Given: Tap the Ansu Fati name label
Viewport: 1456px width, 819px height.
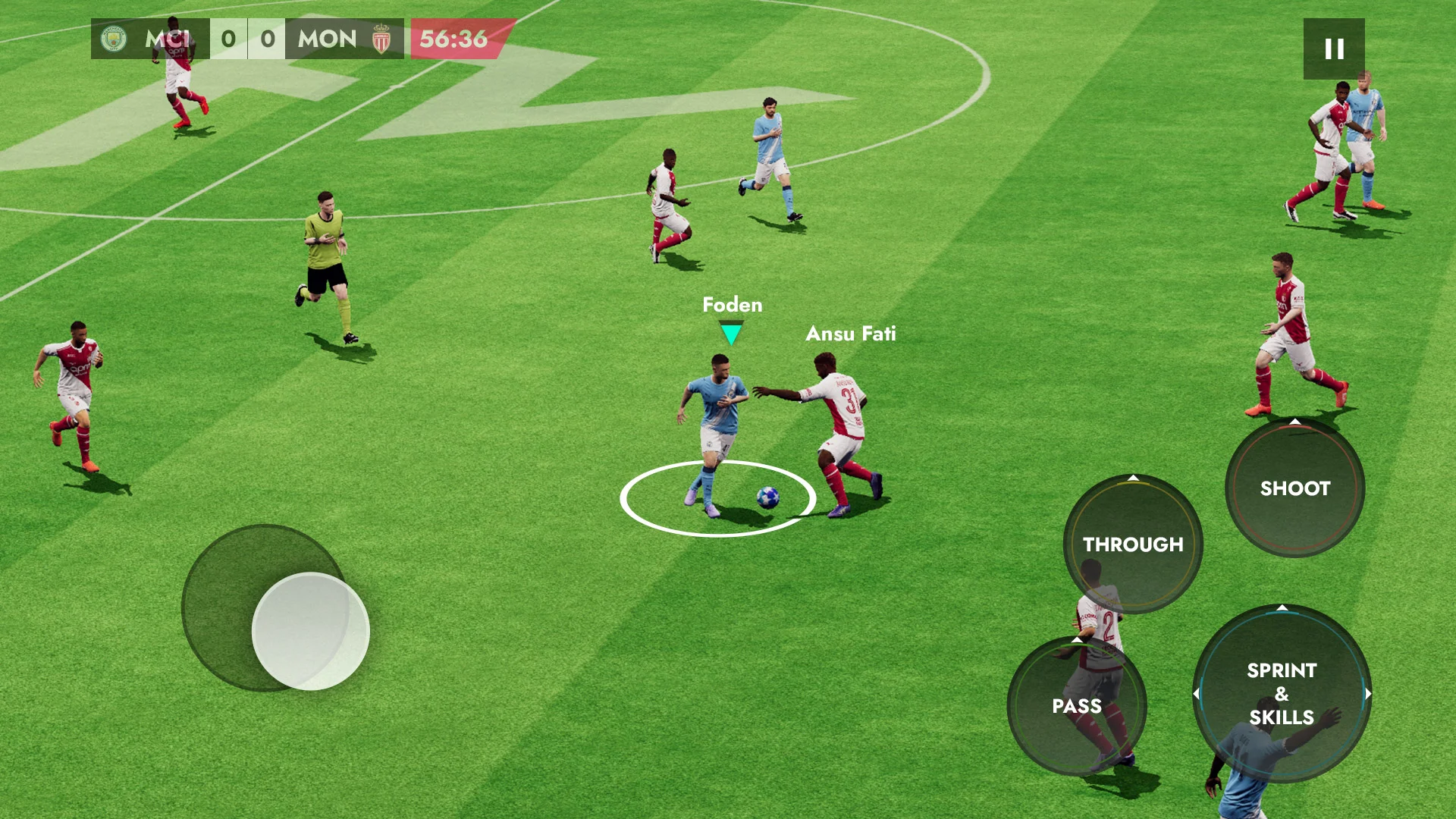Looking at the screenshot, I should point(850,334).
